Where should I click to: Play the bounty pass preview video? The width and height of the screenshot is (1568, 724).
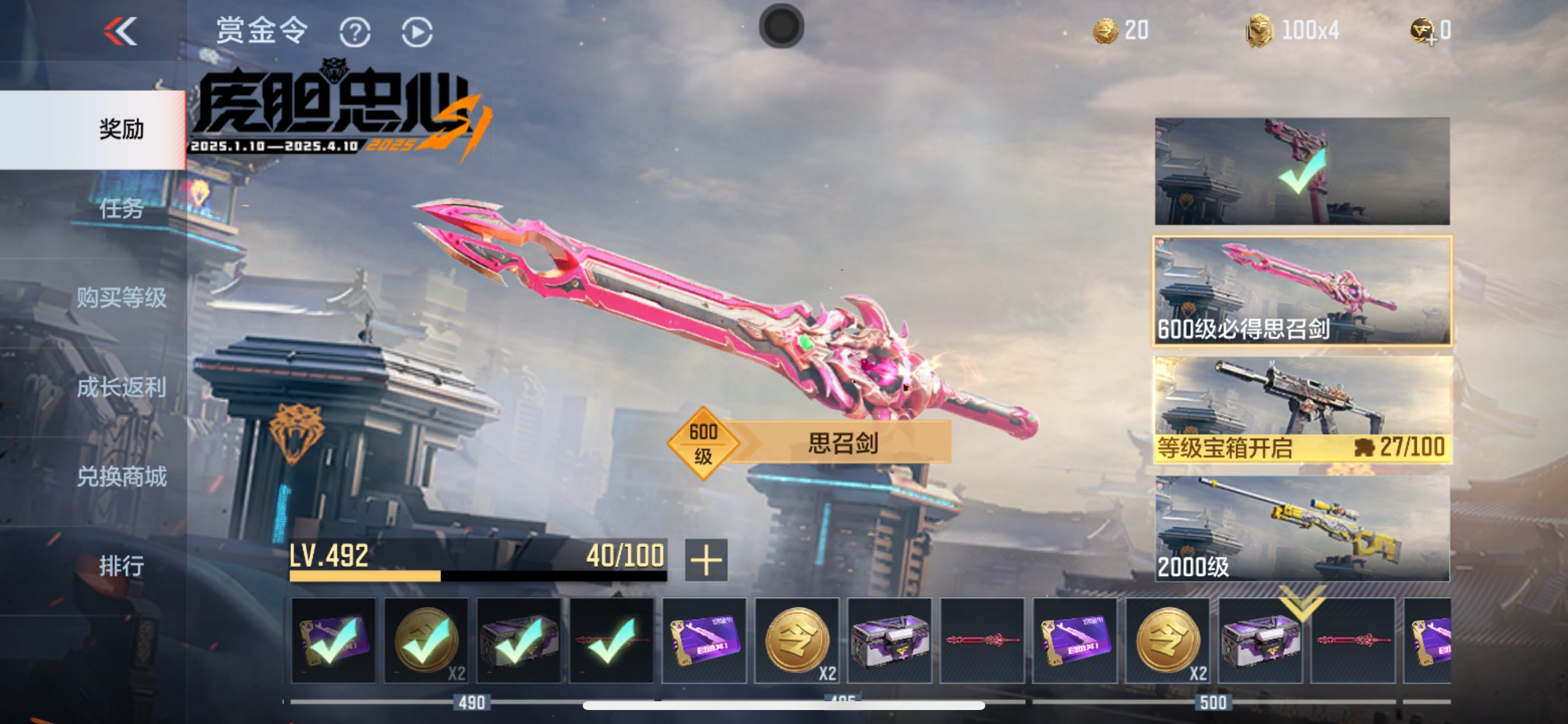coord(417,32)
